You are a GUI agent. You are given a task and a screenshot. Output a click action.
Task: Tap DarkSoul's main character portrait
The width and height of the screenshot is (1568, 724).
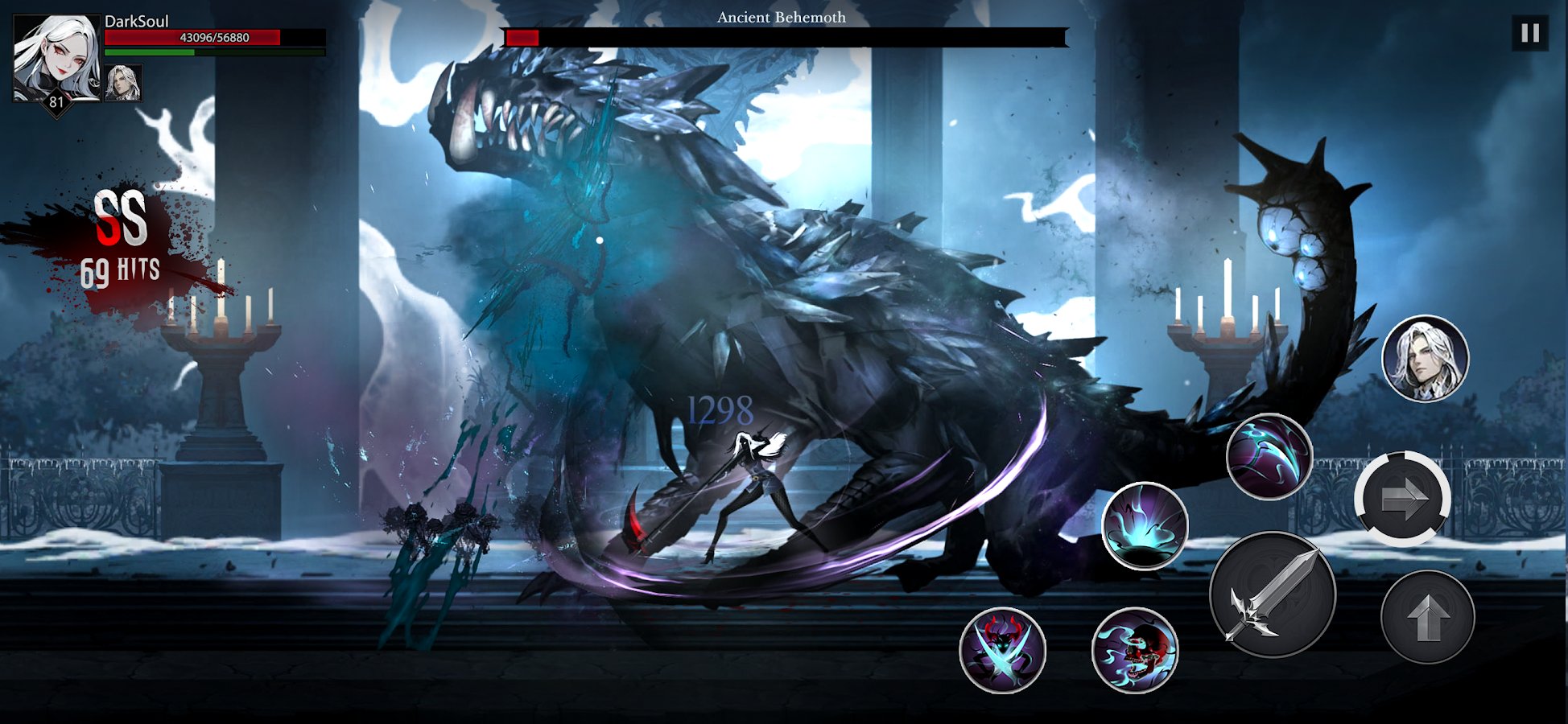point(56,59)
